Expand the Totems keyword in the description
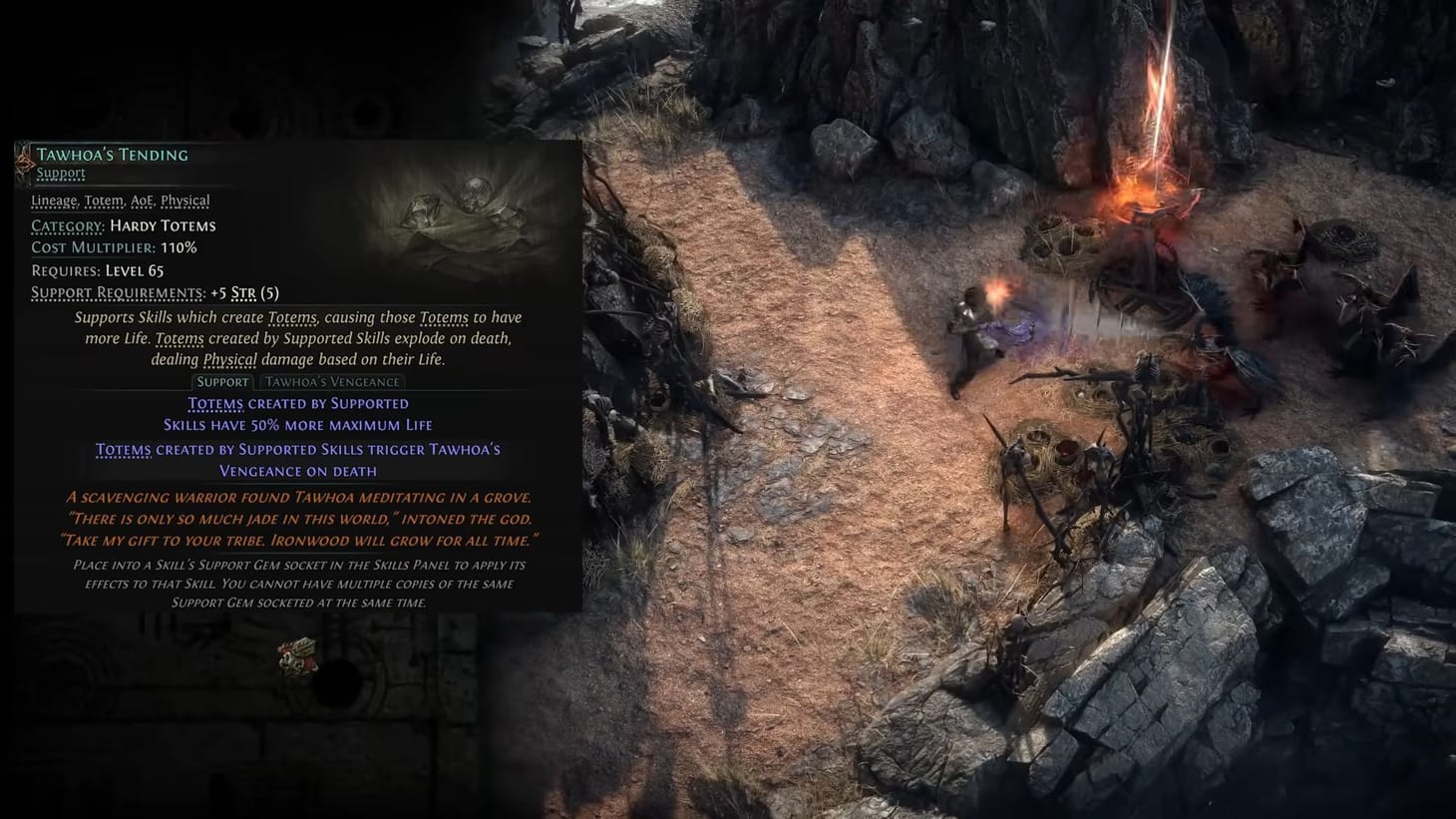The width and height of the screenshot is (1456, 819). point(293,316)
